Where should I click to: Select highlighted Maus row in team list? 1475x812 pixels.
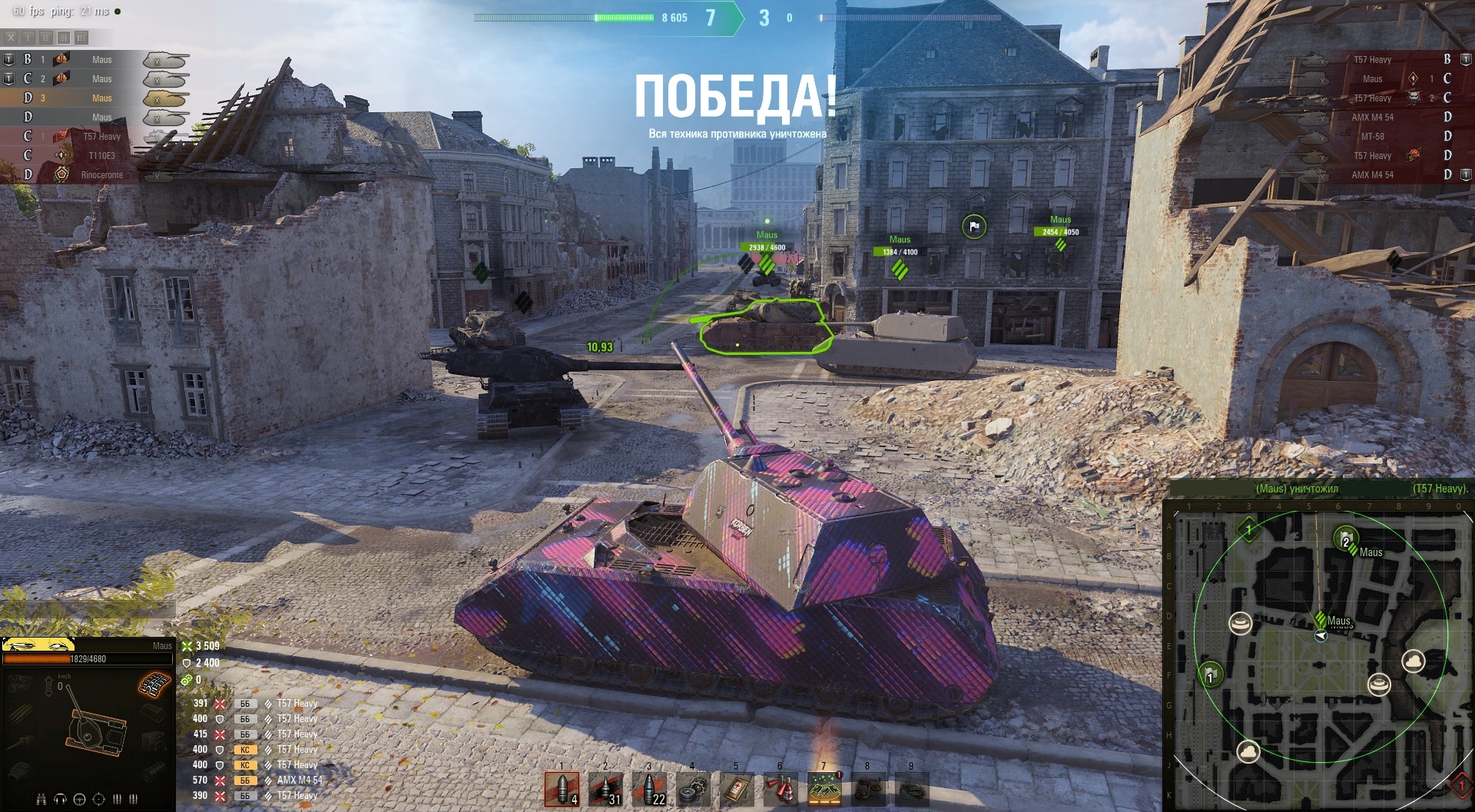(92, 98)
